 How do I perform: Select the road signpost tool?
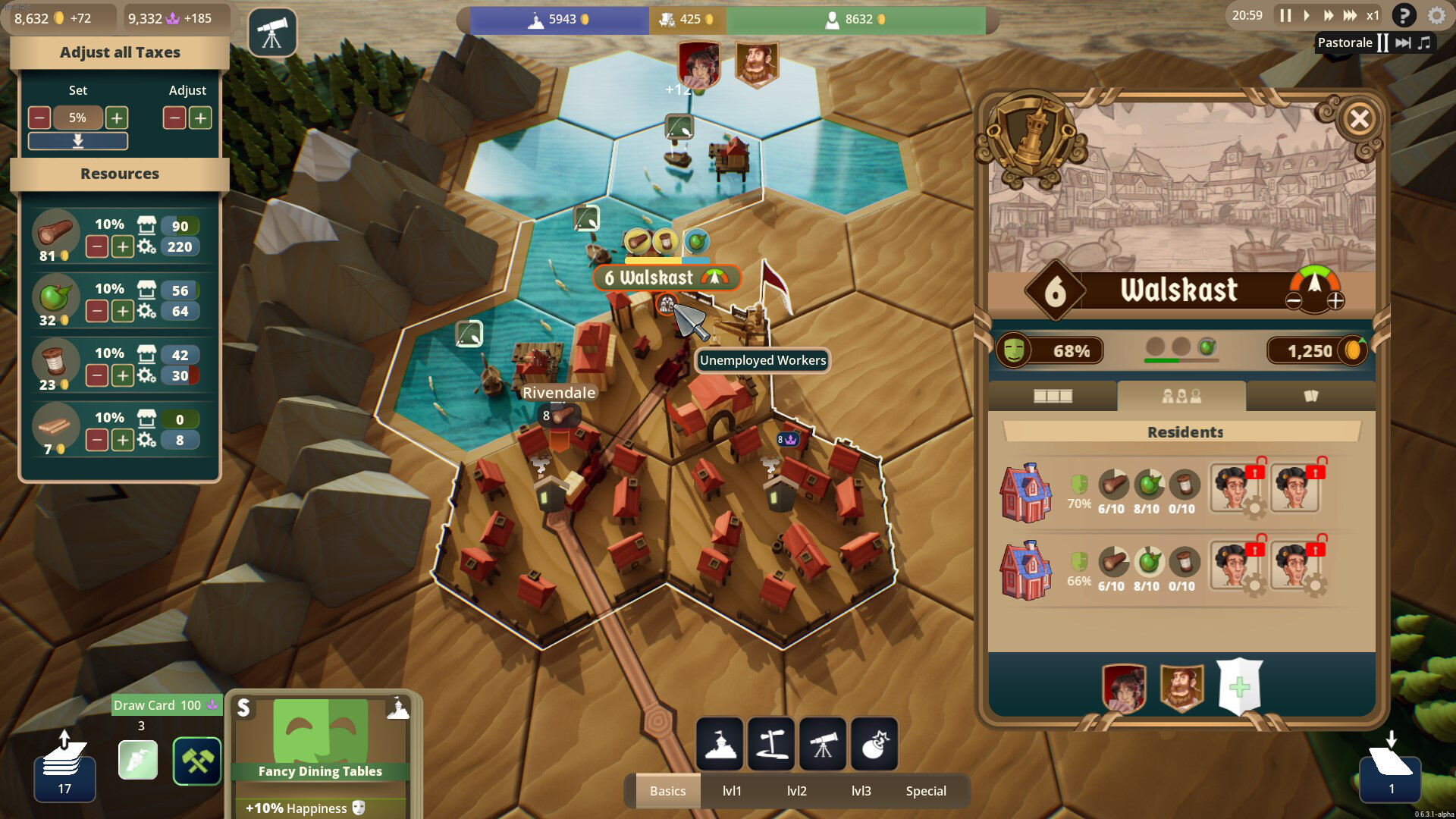[x=771, y=744]
